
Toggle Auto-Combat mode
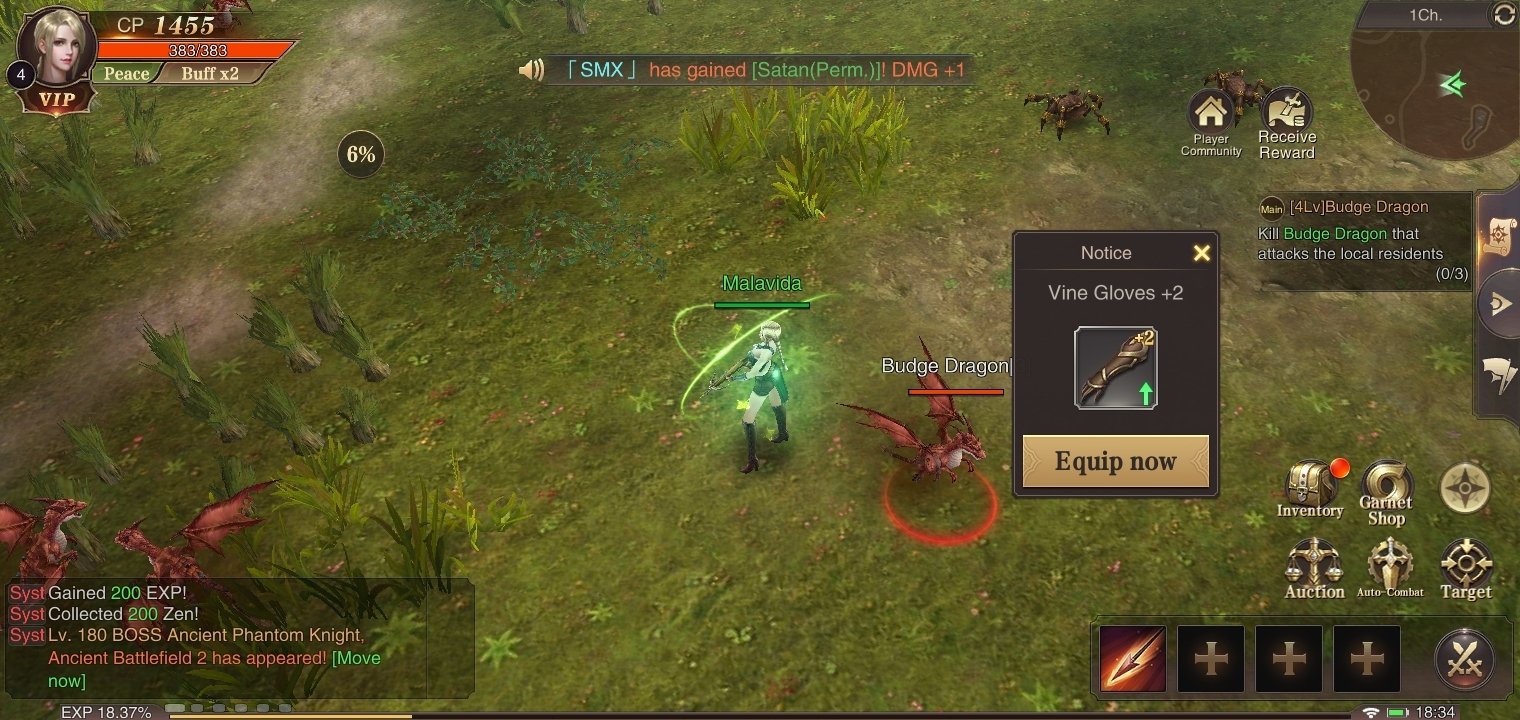tap(1390, 568)
